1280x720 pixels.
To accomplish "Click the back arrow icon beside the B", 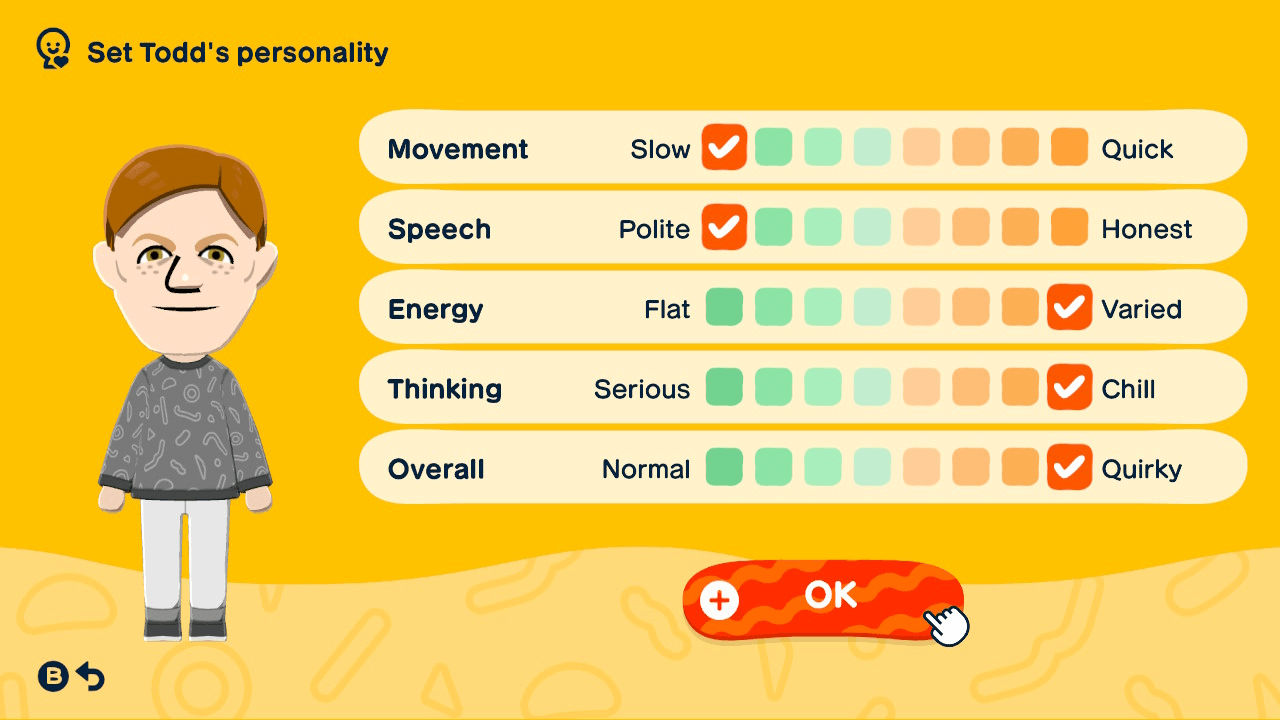I will (x=90, y=676).
